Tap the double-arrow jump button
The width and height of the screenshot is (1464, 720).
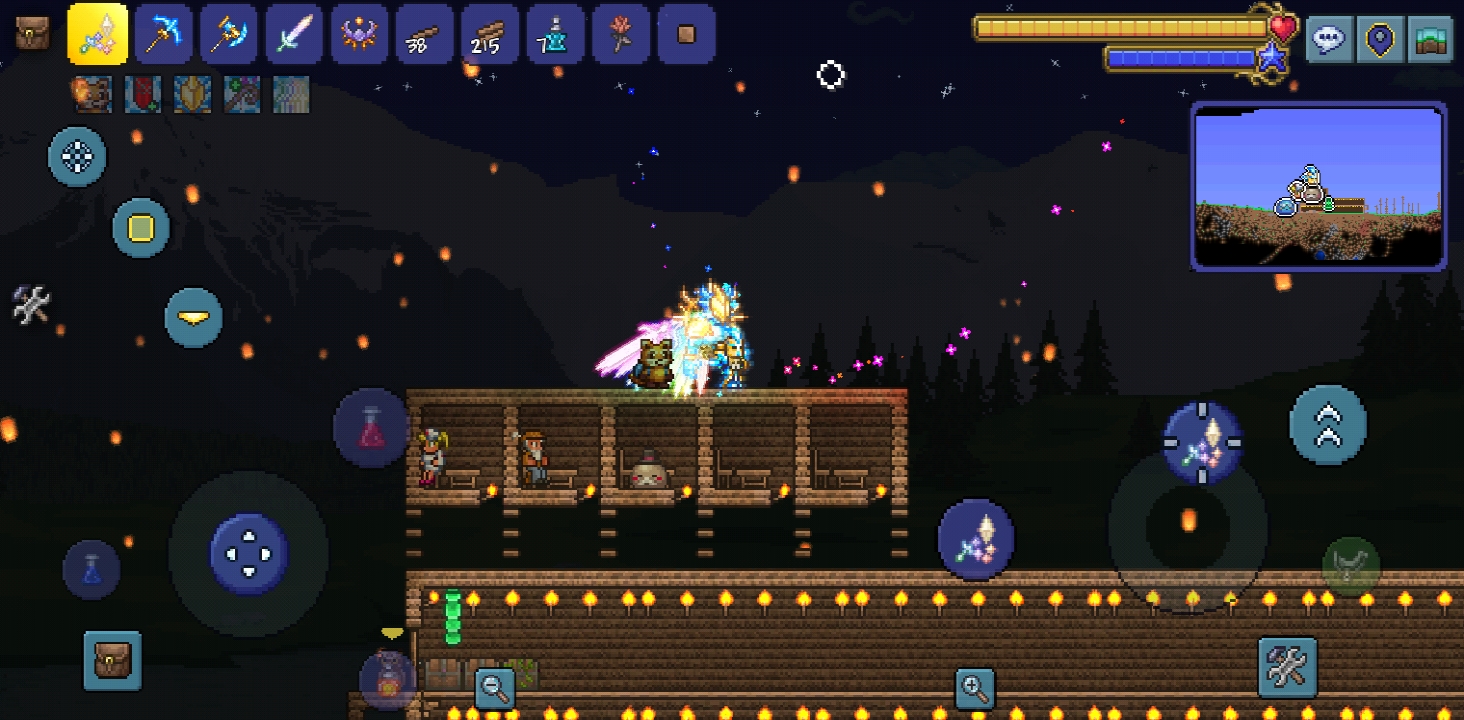point(1328,424)
